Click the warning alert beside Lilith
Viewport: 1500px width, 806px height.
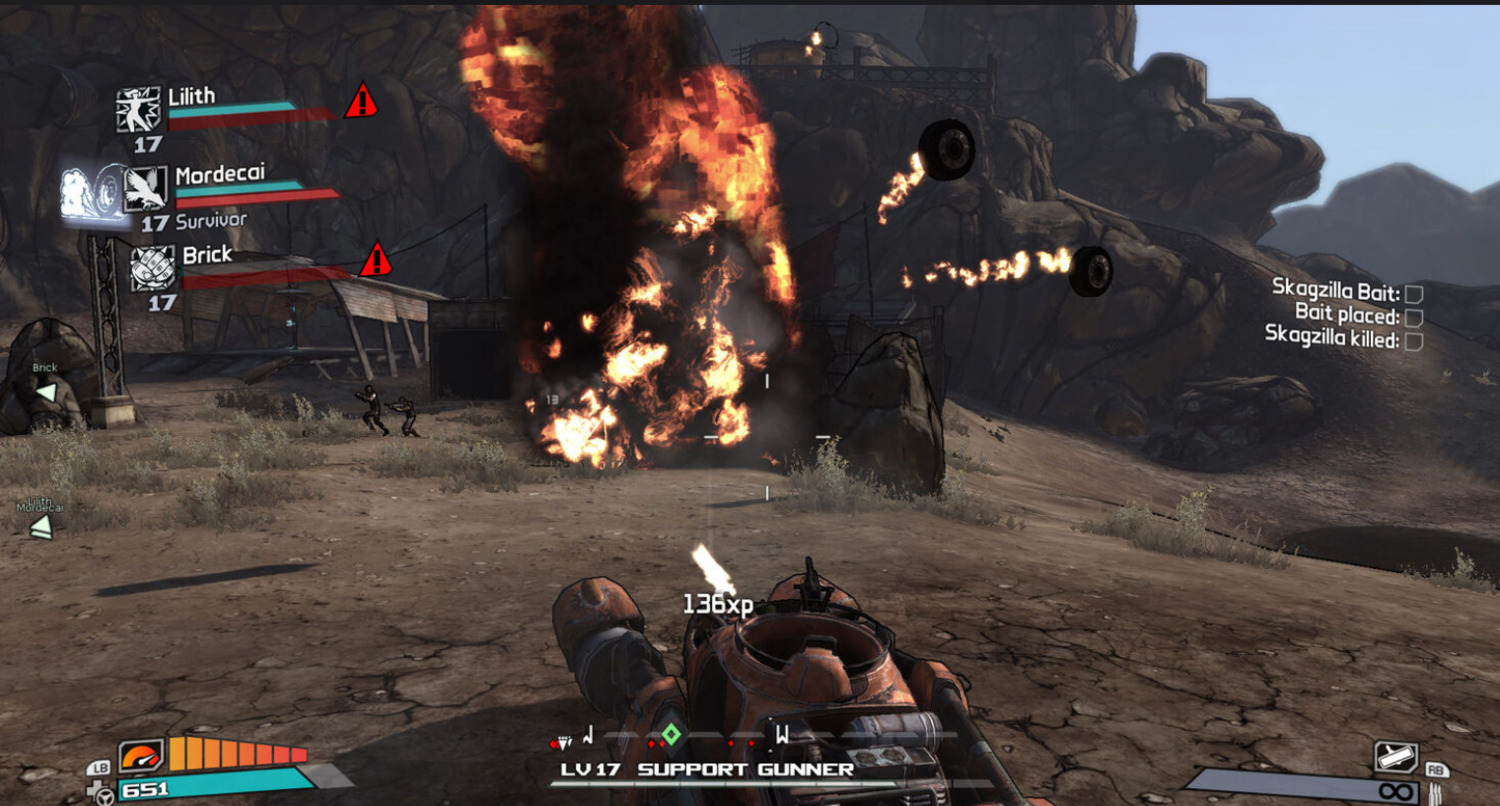tap(360, 102)
